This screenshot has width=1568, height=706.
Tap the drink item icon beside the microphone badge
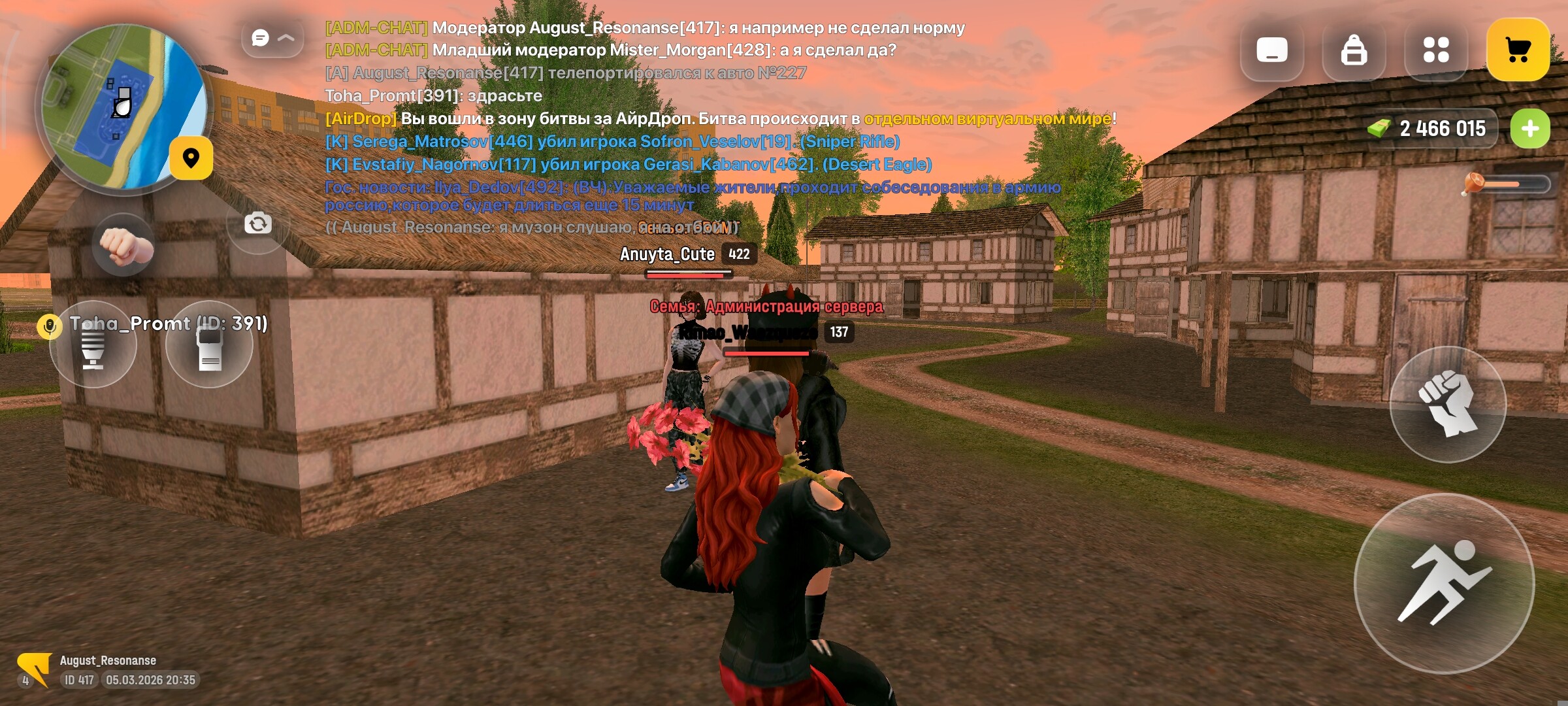(93, 346)
